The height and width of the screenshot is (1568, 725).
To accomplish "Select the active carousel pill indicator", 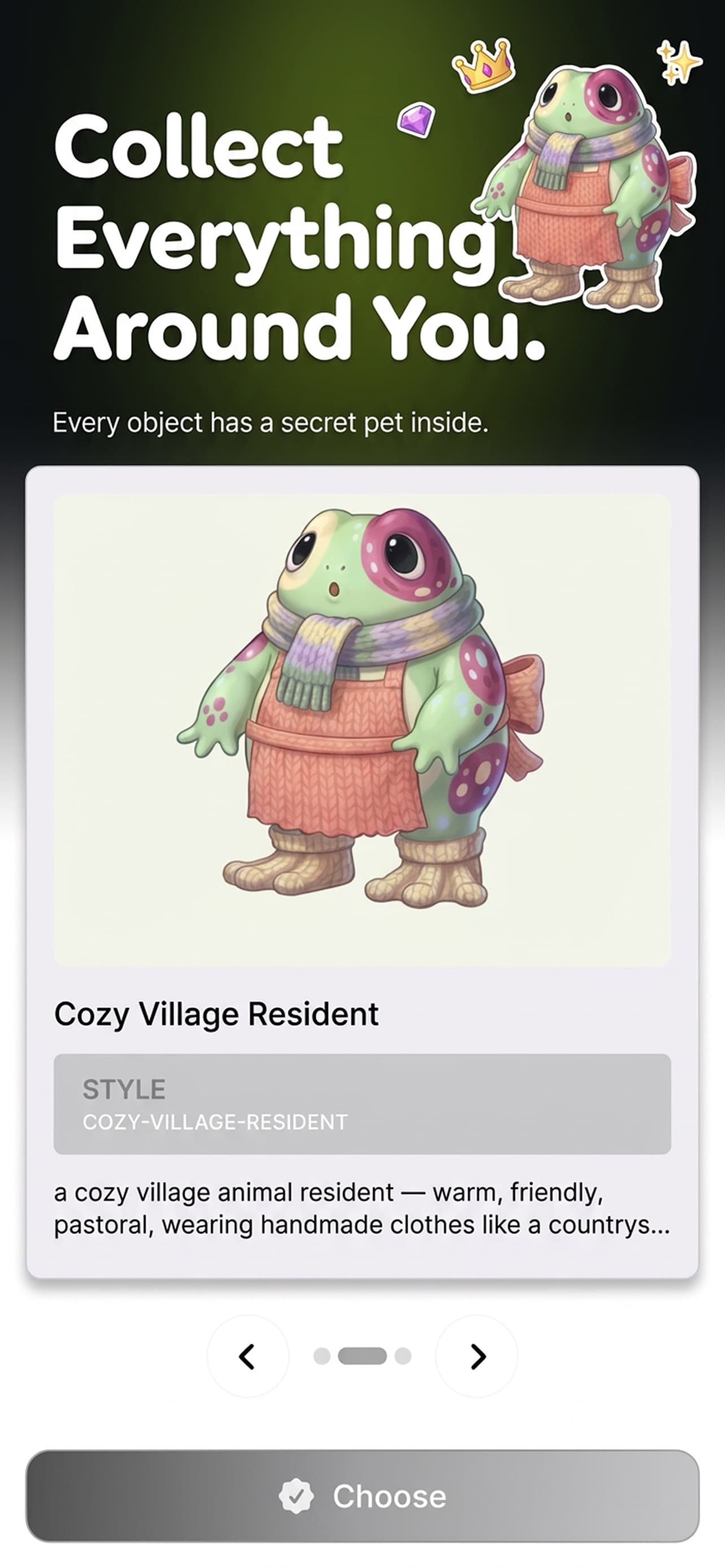I will pyautogui.click(x=362, y=1357).
